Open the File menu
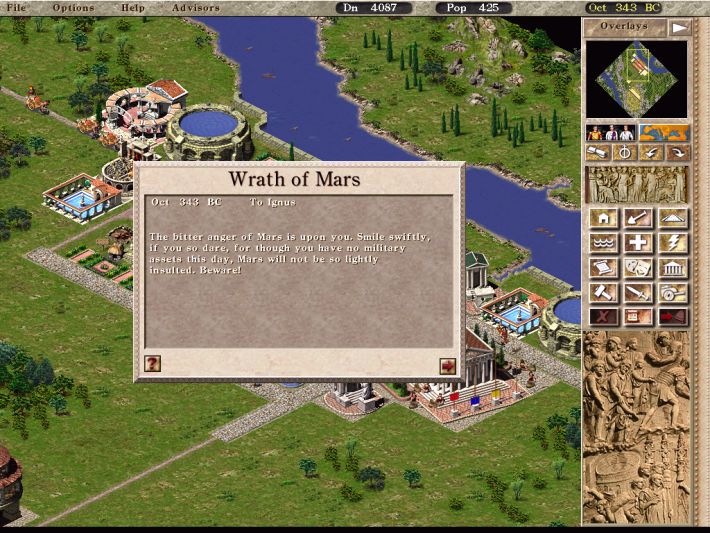Image resolution: width=710 pixels, height=533 pixels. (x=15, y=8)
